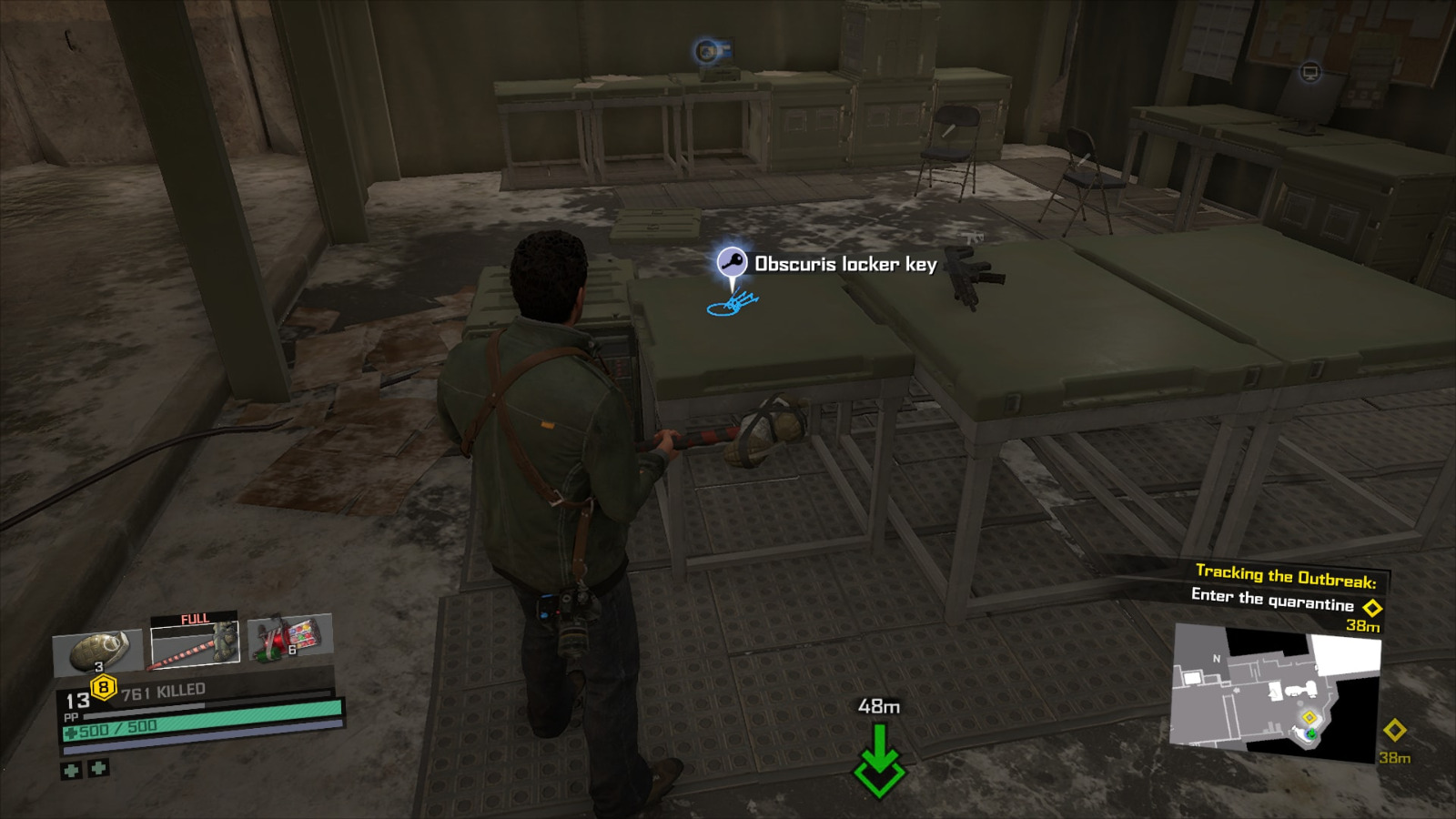Click the yellow quarantine waypoint diamond
Screen dimensions: 1456x819
pos(1371,607)
